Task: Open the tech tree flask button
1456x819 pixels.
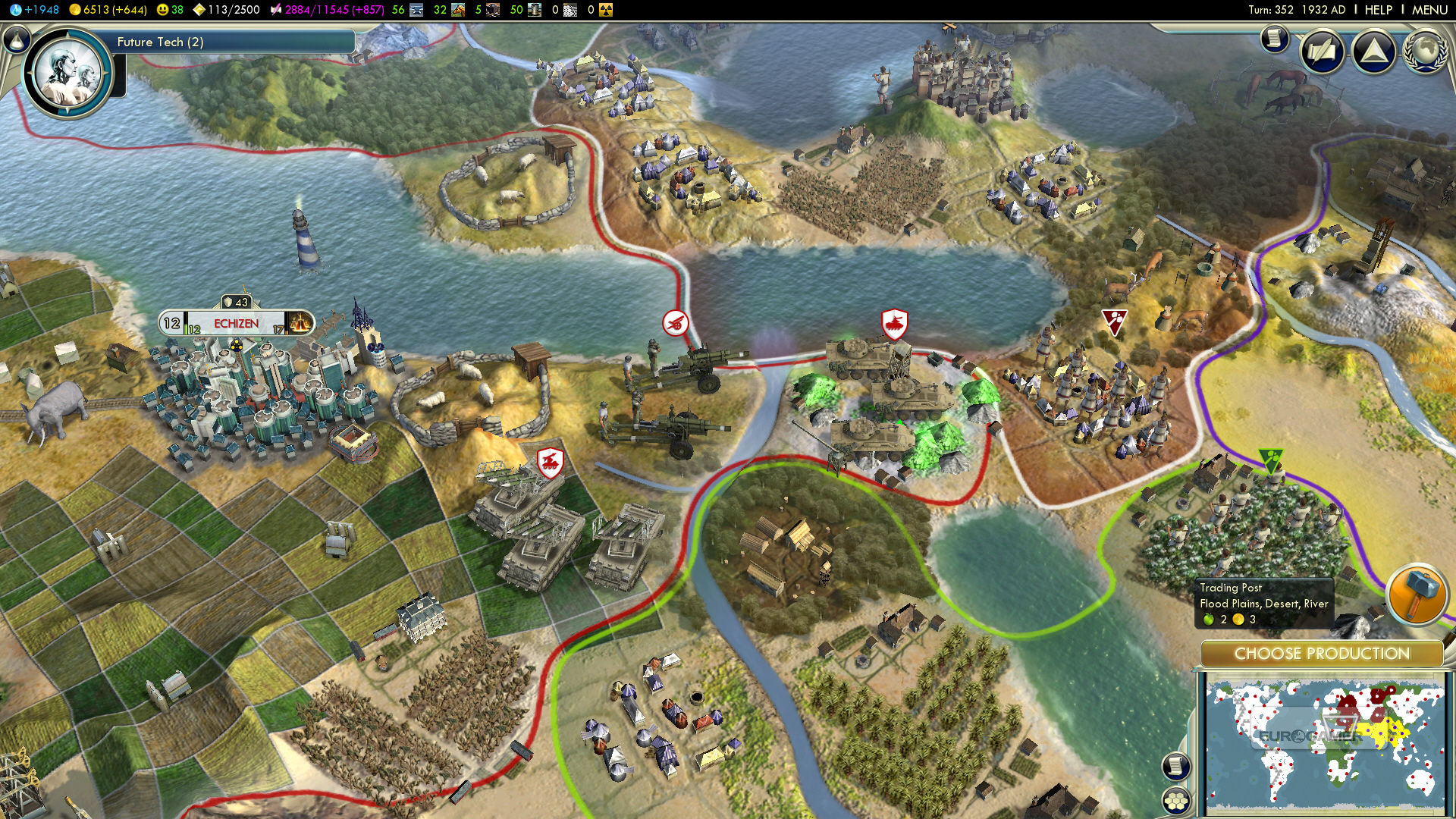Action: (x=17, y=39)
